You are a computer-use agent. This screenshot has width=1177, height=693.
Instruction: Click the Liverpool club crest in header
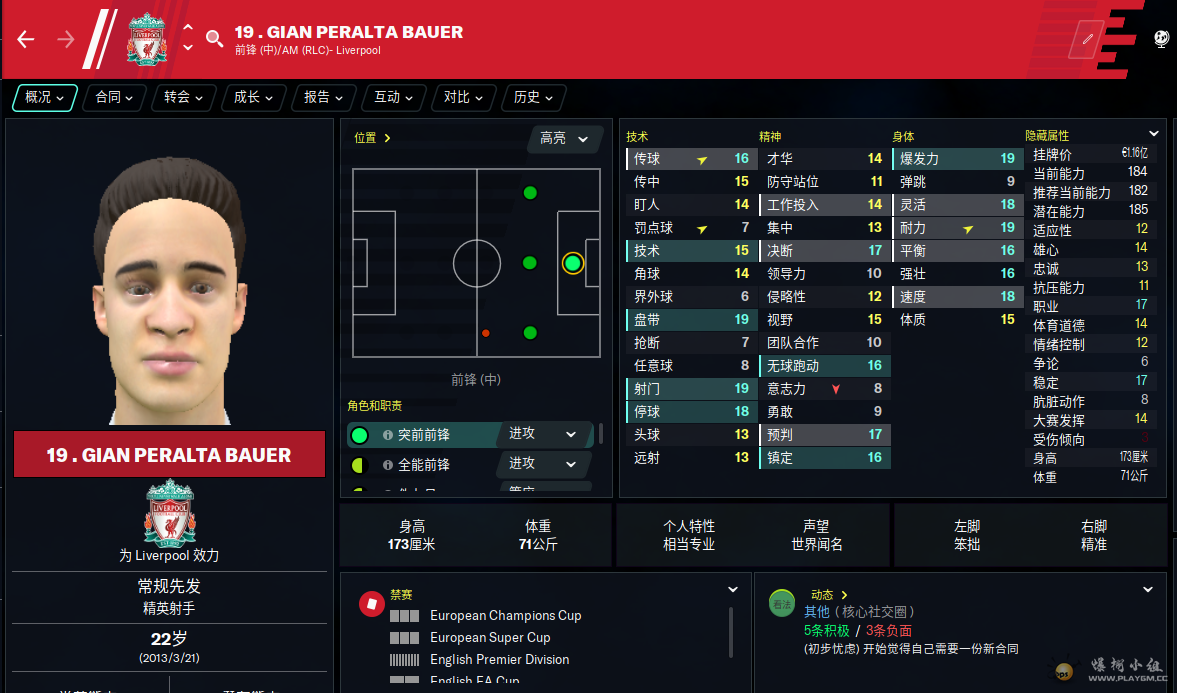click(x=146, y=39)
